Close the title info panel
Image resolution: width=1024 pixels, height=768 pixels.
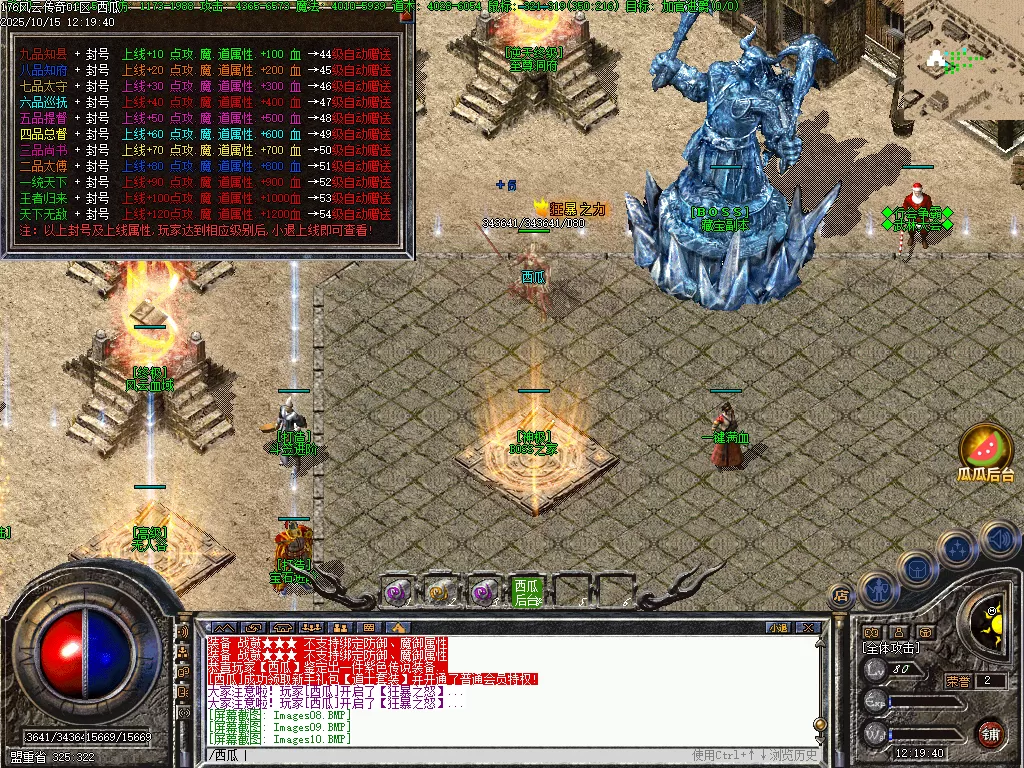pyautogui.click(x=406, y=16)
